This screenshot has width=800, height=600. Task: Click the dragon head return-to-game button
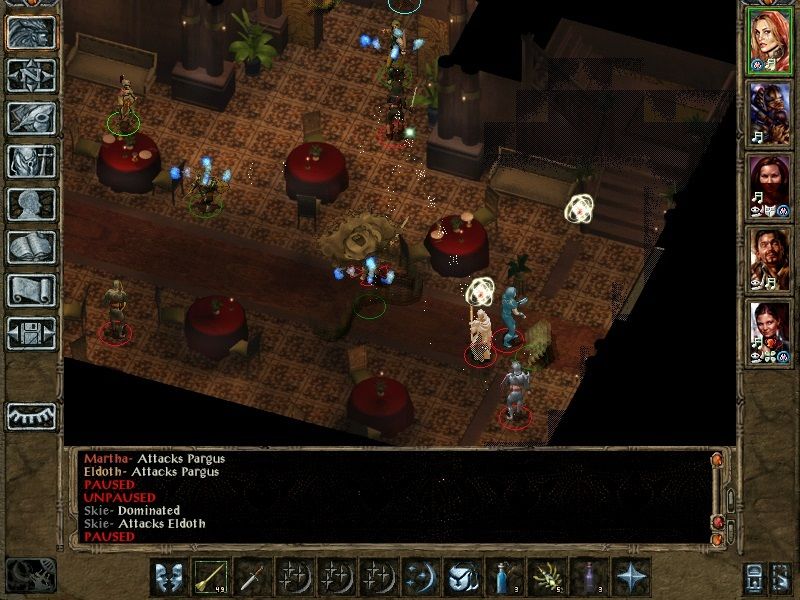tap(31, 32)
